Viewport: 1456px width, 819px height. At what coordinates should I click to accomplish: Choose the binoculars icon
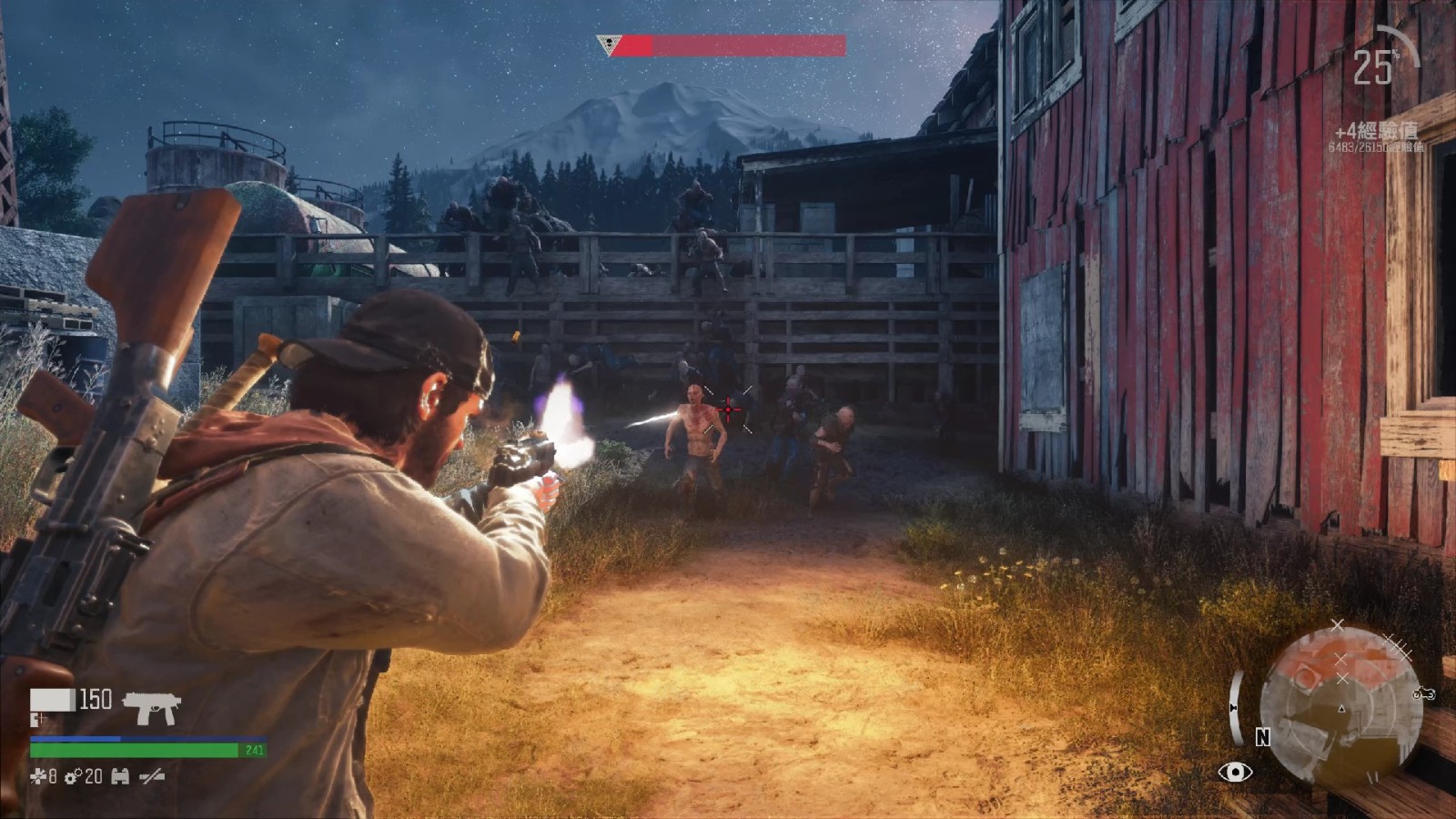coord(120,776)
